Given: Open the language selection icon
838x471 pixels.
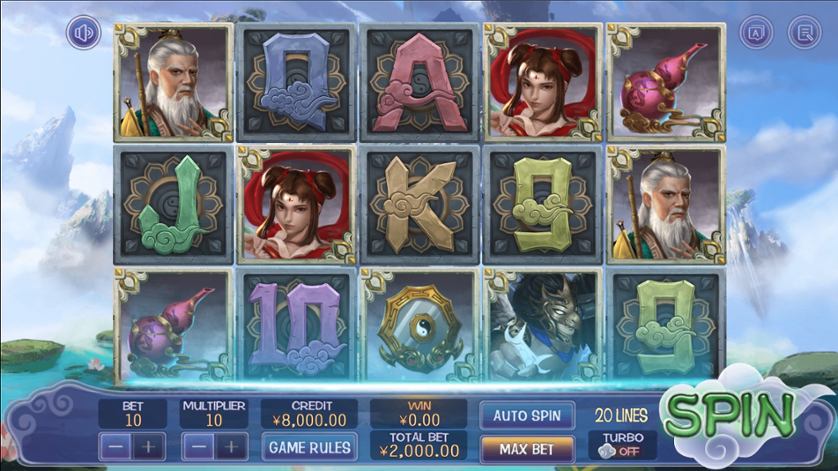Looking at the screenshot, I should pyautogui.click(x=756, y=33).
